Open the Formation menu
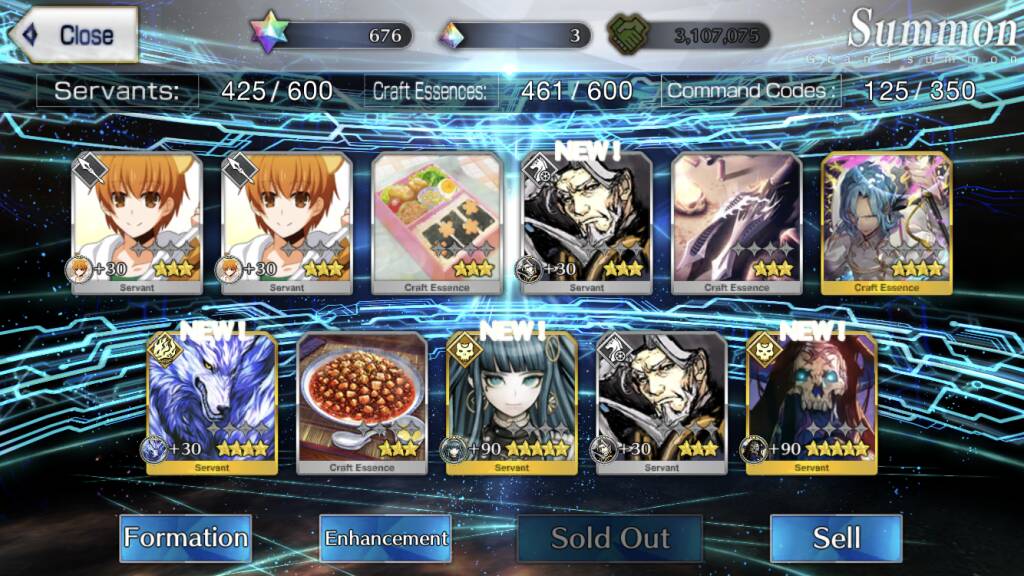The width and height of the screenshot is (1024, 576). 185,538
